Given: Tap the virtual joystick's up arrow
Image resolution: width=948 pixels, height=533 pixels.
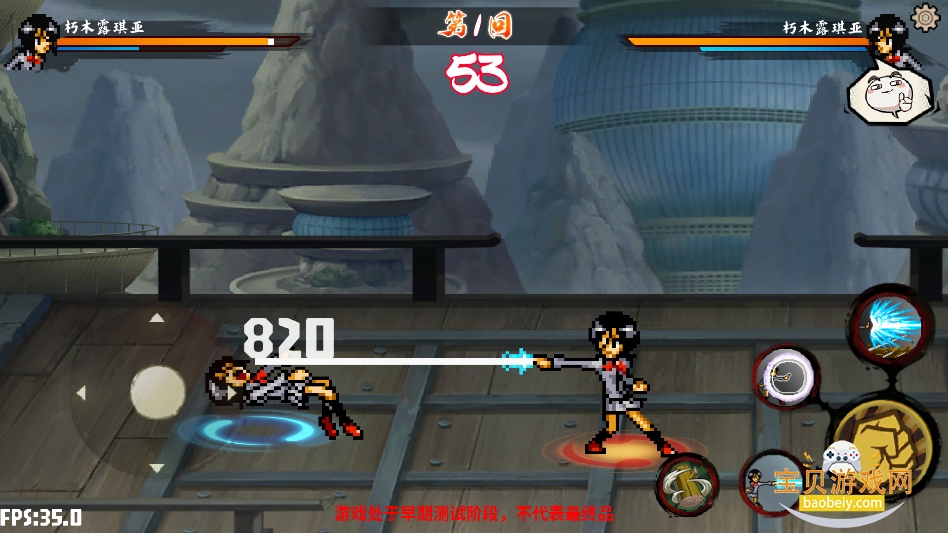Looking at the screenshot, I should [x=157, y=319].
